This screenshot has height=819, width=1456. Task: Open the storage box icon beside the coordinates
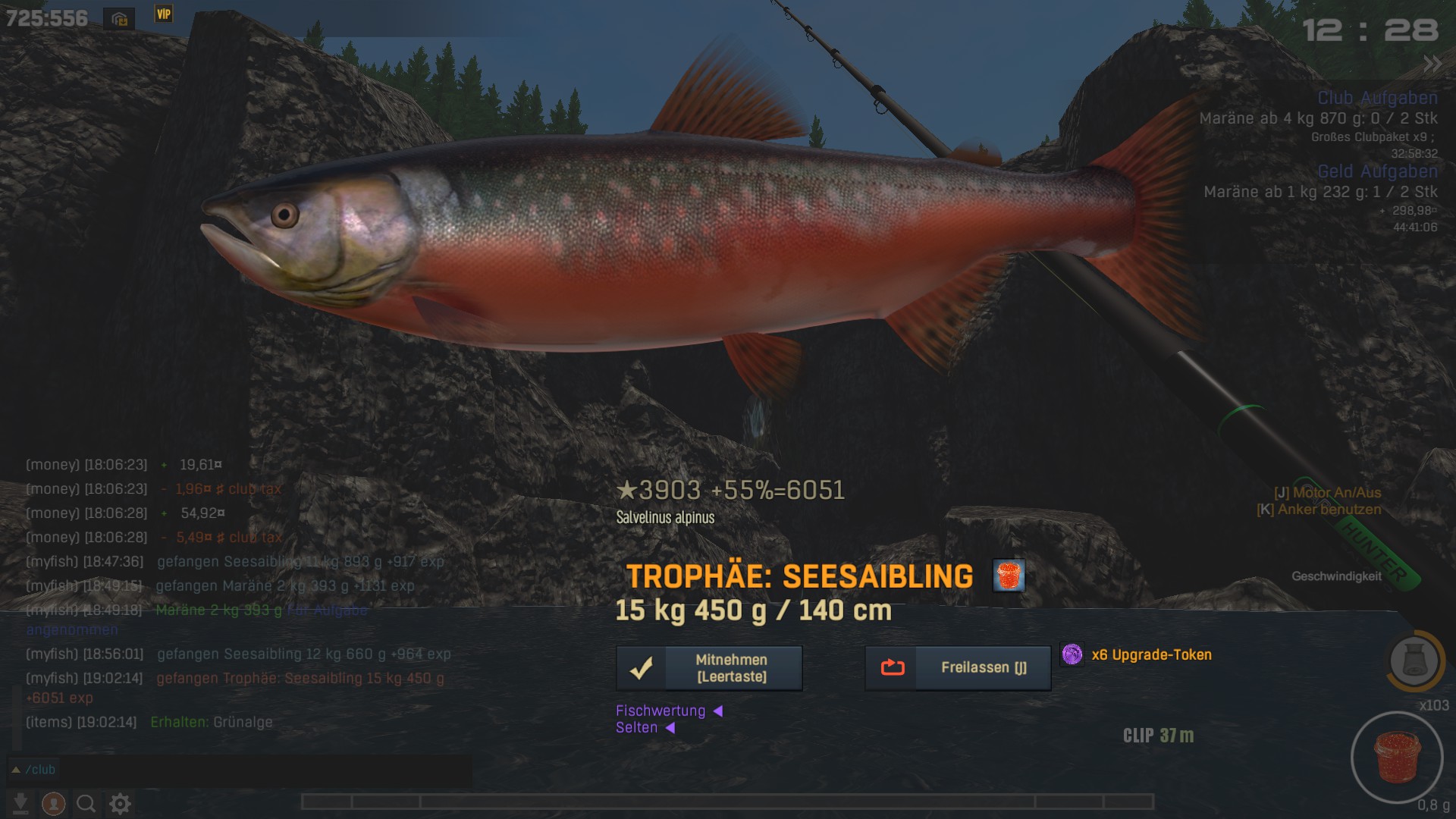[120, 19]
